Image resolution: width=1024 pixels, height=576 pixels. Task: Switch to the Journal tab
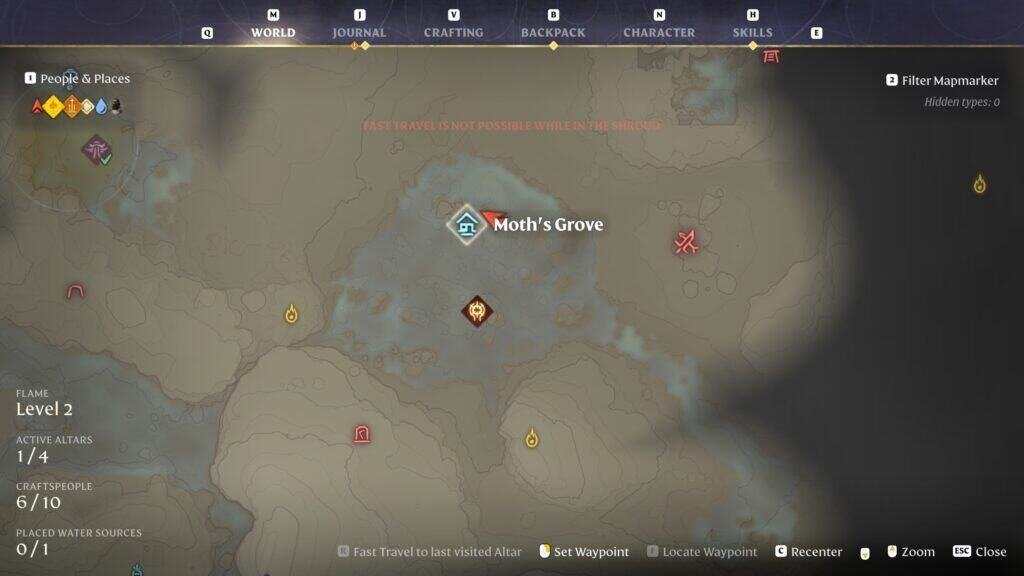pyautogui.click(x=359, y=32)
